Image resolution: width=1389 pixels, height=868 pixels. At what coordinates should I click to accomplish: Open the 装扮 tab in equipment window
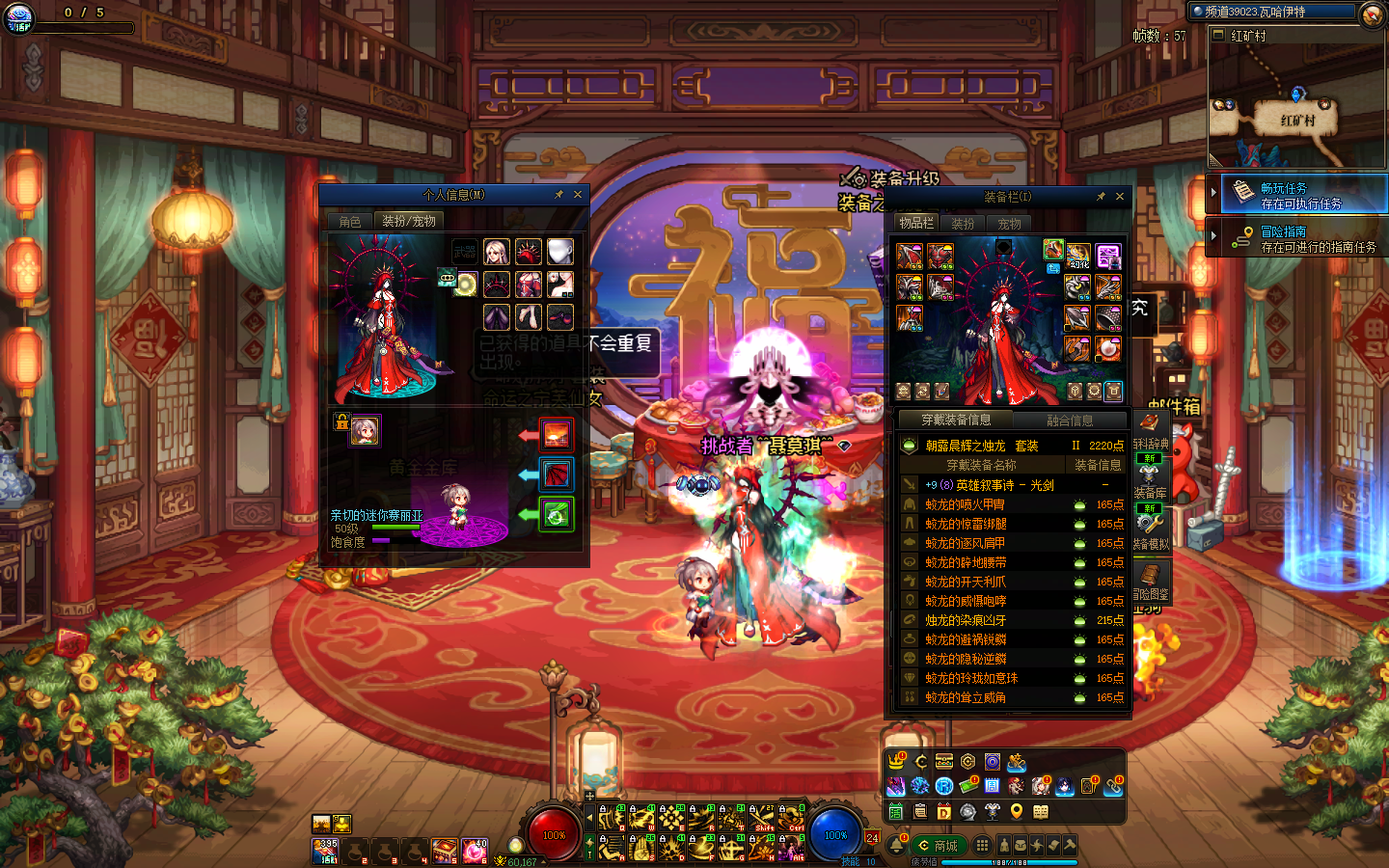pos(963,224)
